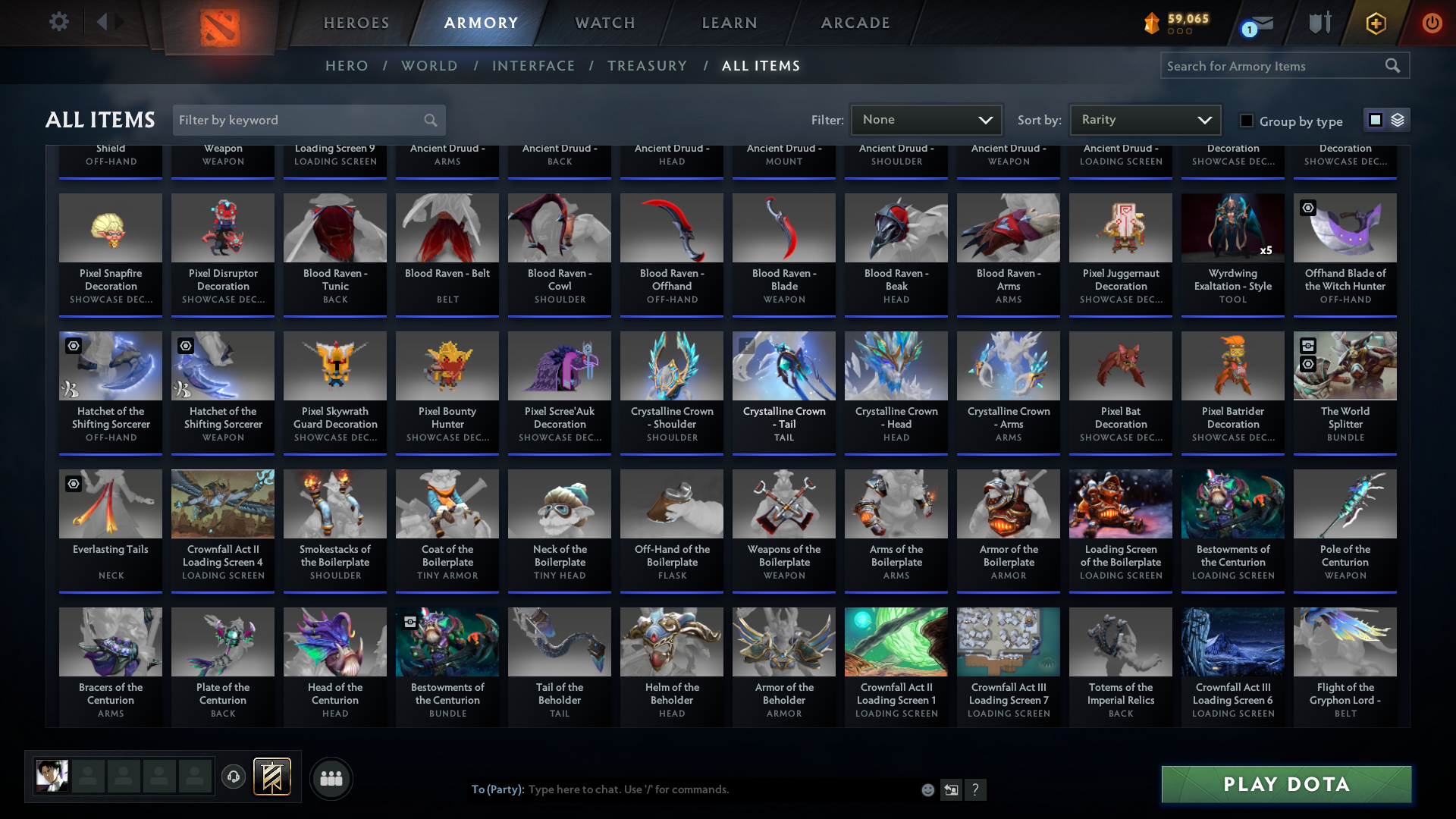The image size is (1456, 819).
Task: Switch to stacked view with layers icon
Action: click(1398, 119)
